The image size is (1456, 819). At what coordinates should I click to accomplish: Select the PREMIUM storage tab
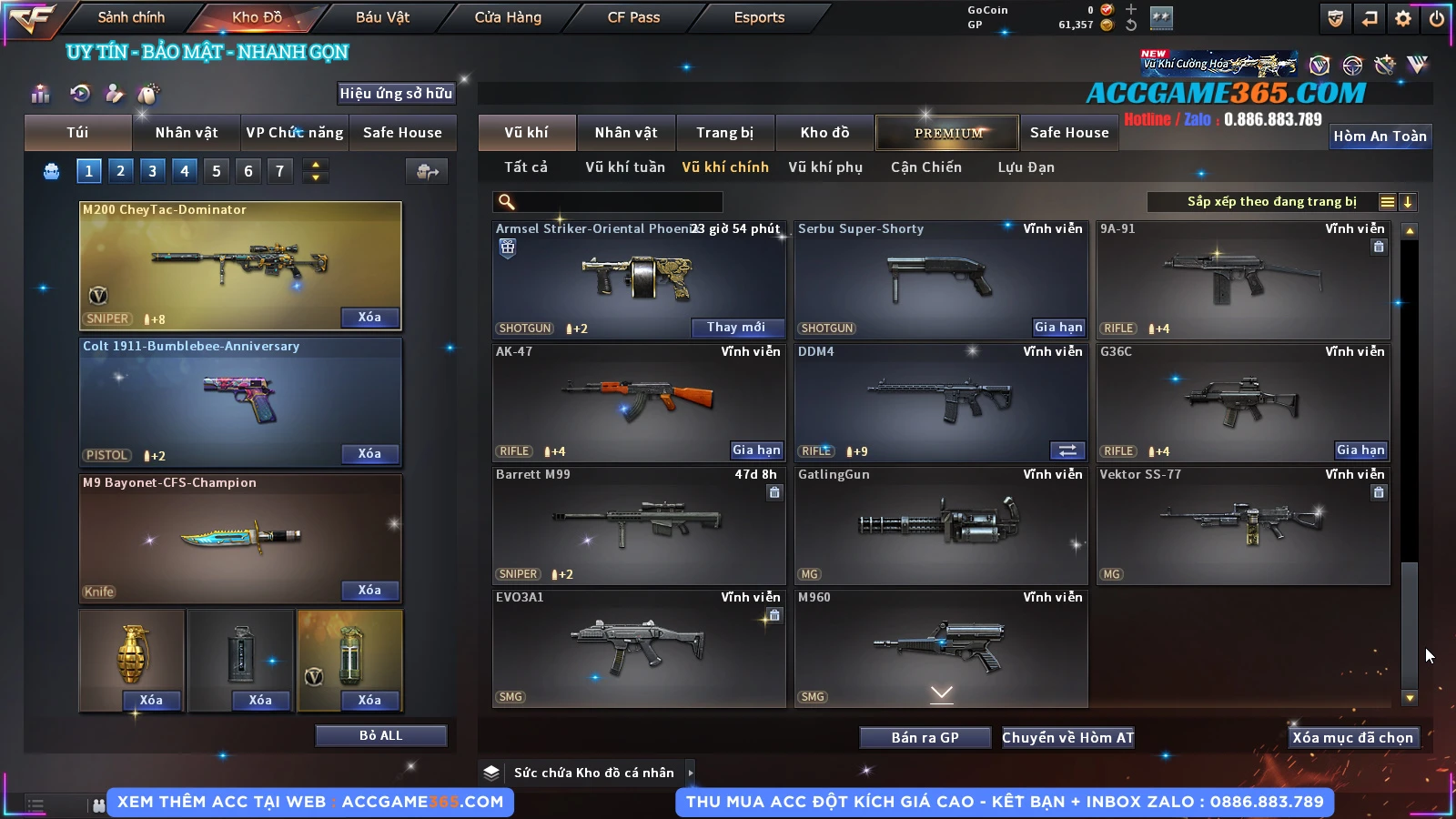pyautogui.click(x=947, y=133)
